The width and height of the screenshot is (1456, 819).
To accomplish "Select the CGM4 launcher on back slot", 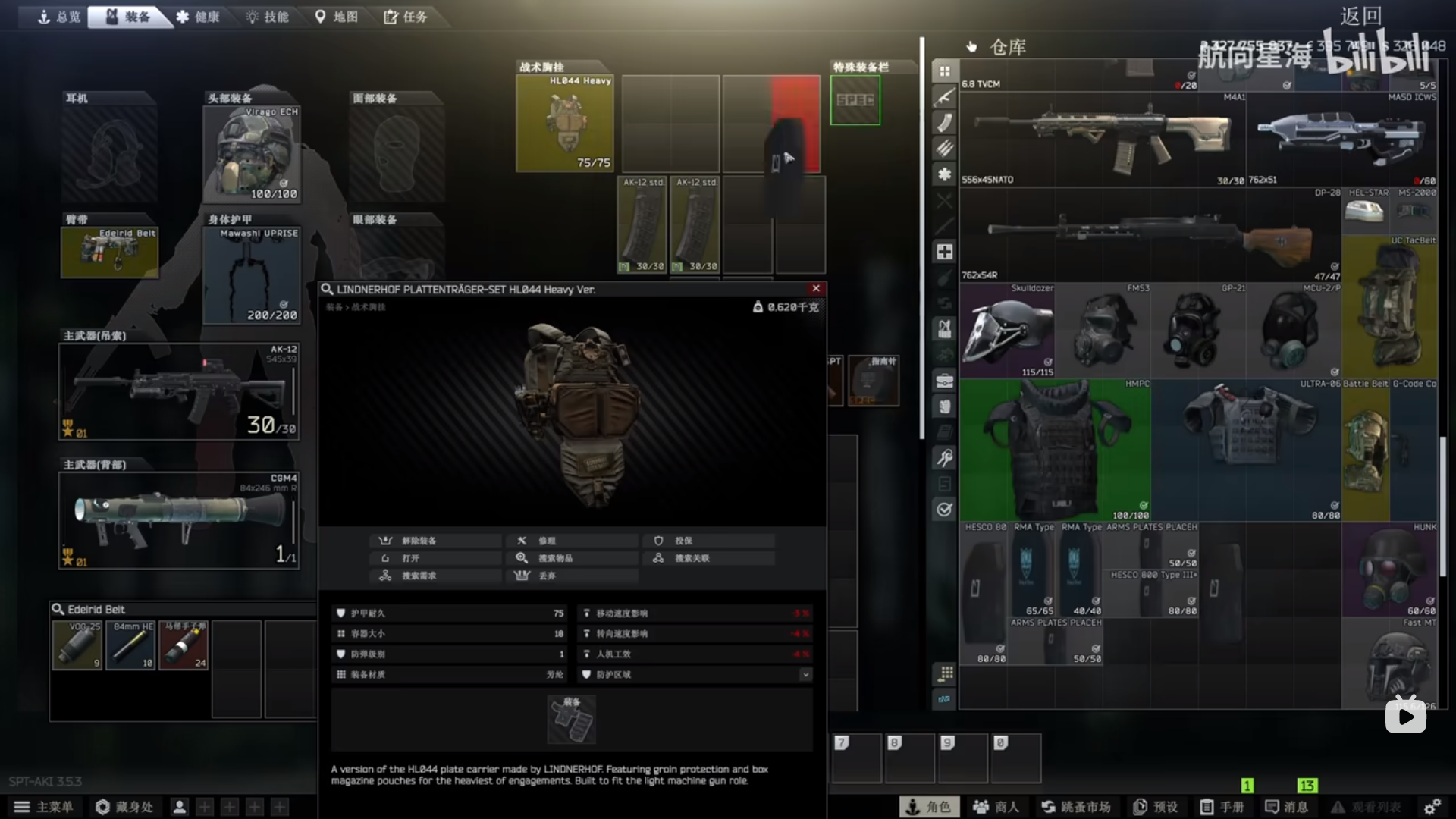I will click(x=179, y=520).
